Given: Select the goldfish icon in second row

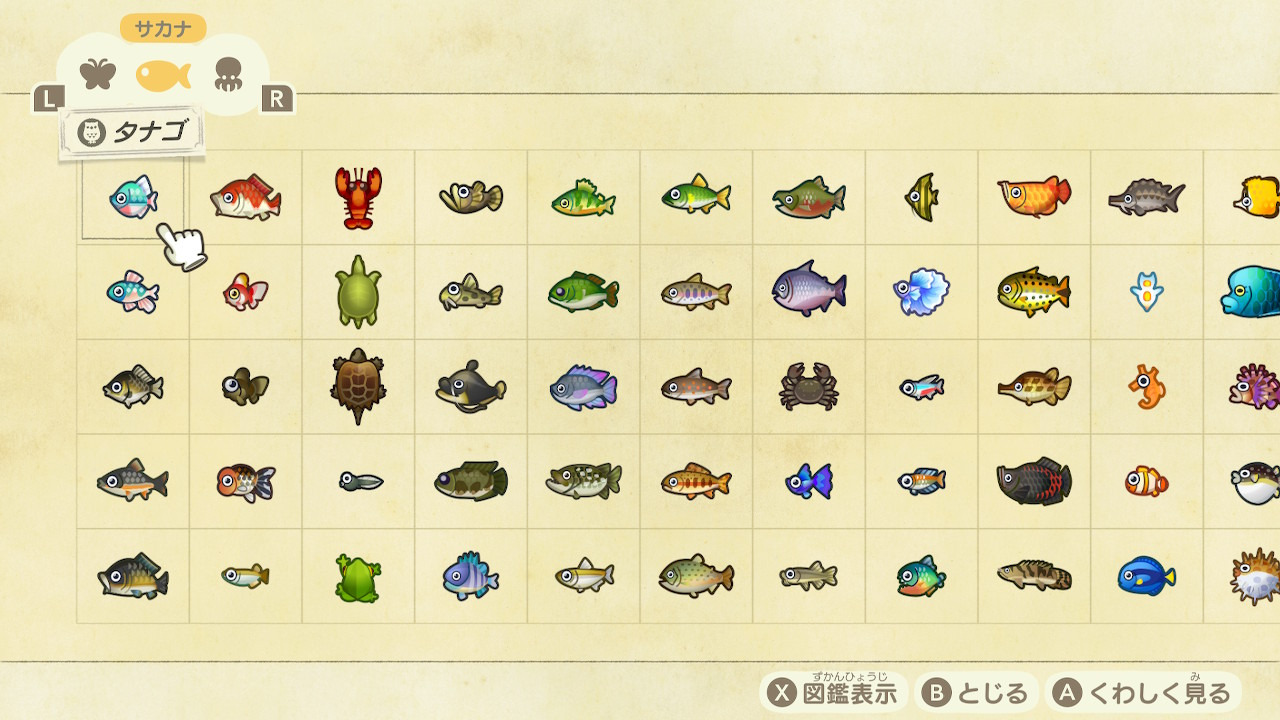Looking at the screenshot, I should pos(244,292).
